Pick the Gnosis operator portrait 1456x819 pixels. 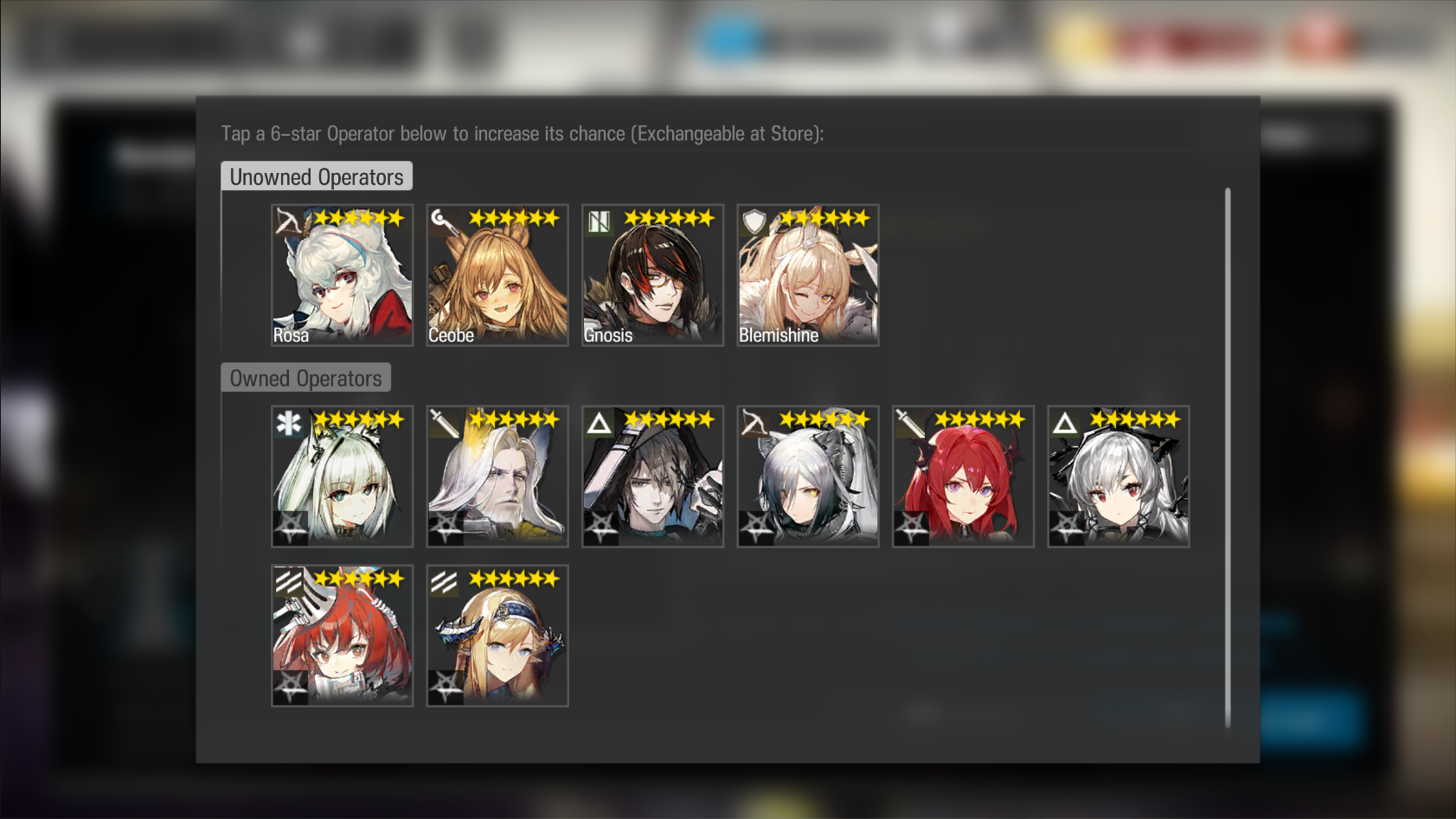point(652,275)
